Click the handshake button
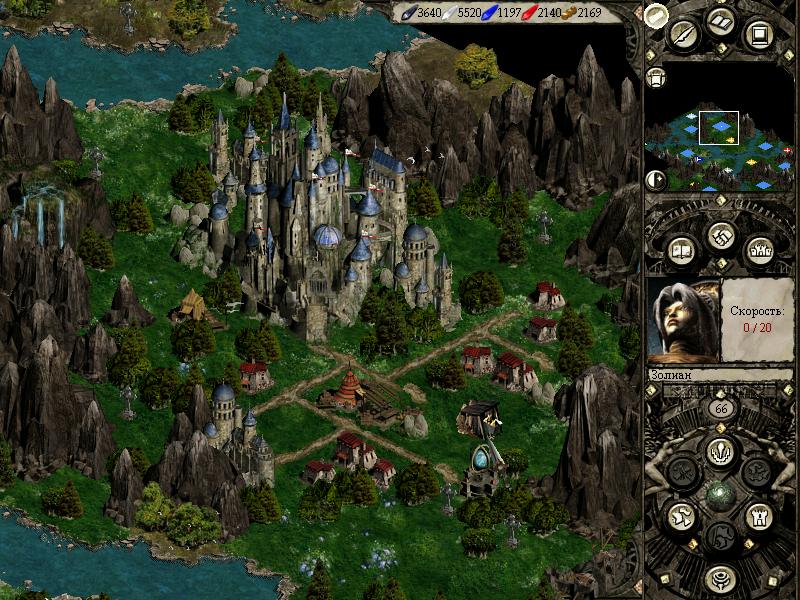Viewport: 800px width, 600px height. click(x=720, y=237)
